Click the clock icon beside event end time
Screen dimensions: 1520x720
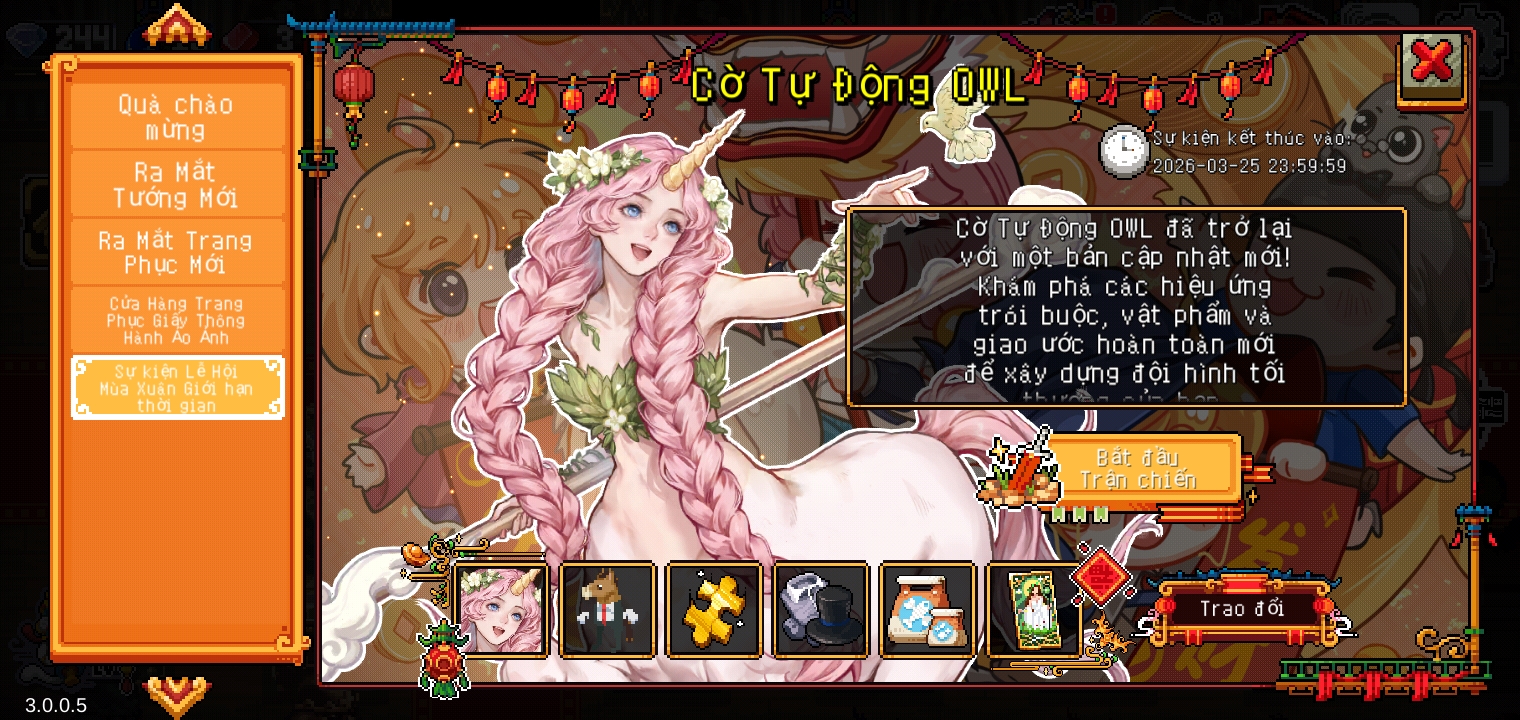pyautogui.click(x=1124, y=150)
